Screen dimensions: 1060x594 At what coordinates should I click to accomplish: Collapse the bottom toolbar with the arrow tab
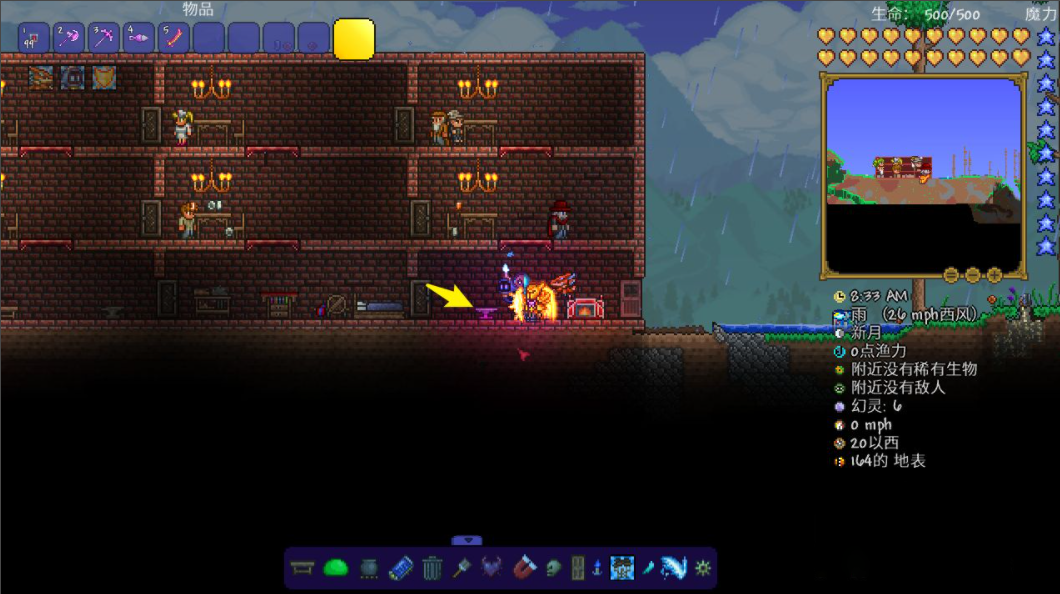click(x=466, y=540)
